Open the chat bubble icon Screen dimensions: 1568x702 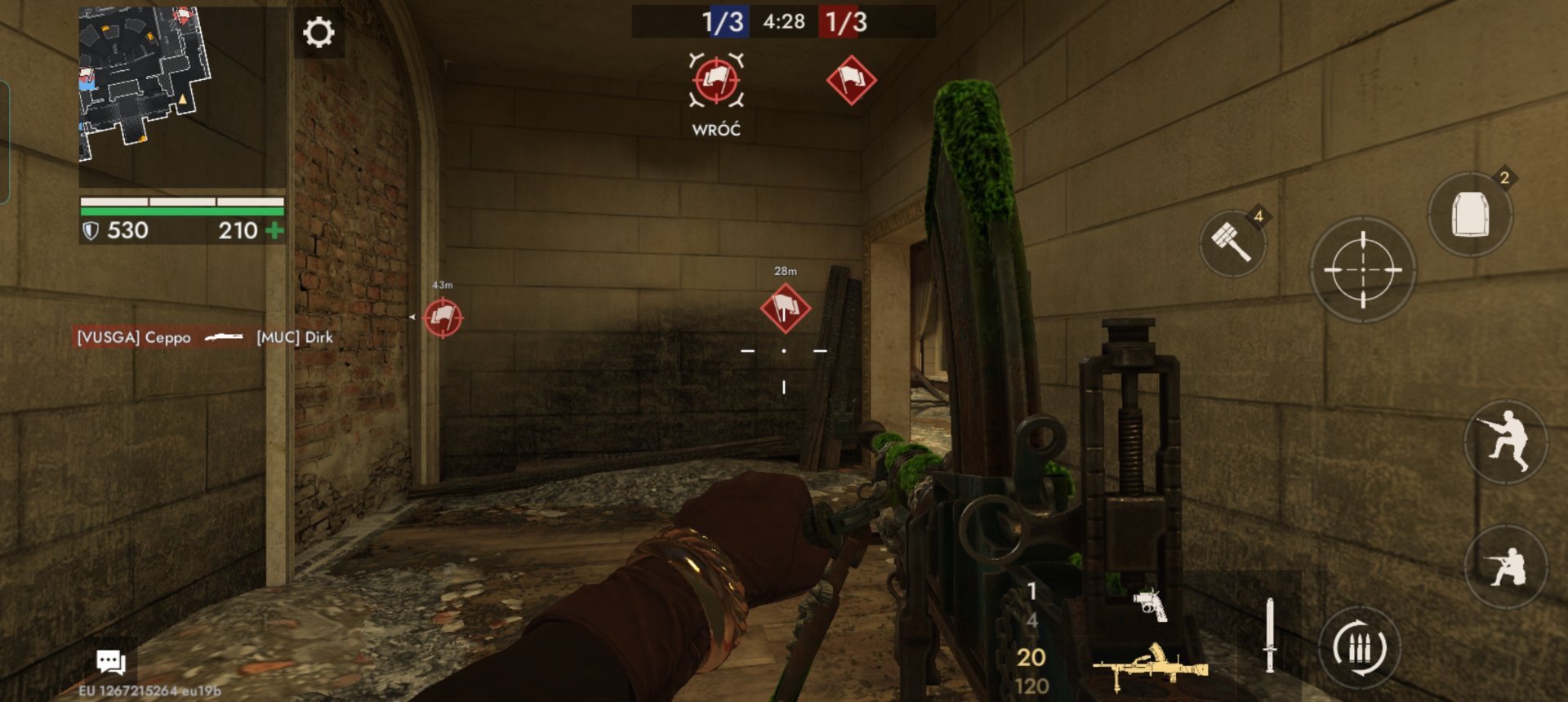tap(110, 661)
